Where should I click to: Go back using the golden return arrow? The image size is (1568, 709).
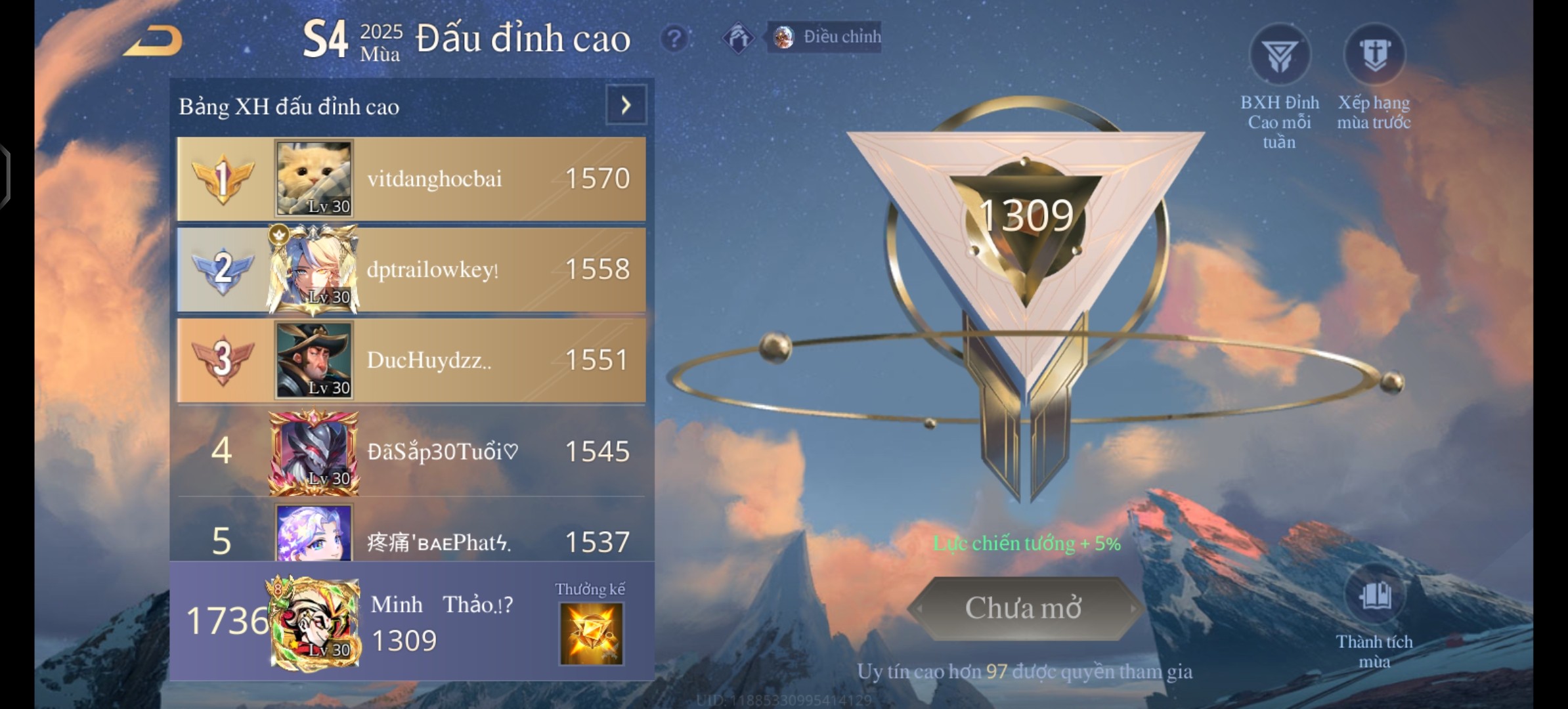(154, 41)
